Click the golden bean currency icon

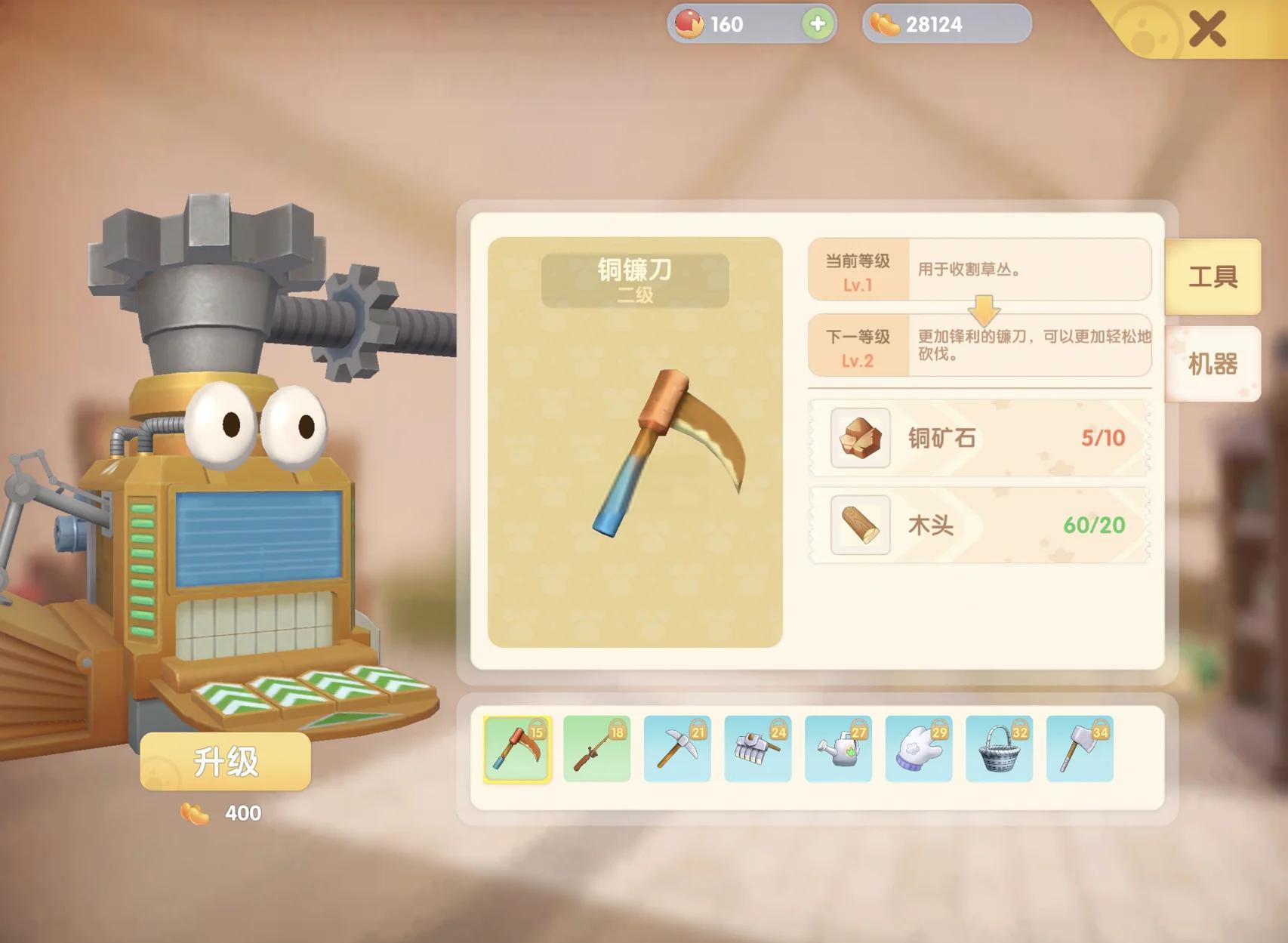[884, 25]
